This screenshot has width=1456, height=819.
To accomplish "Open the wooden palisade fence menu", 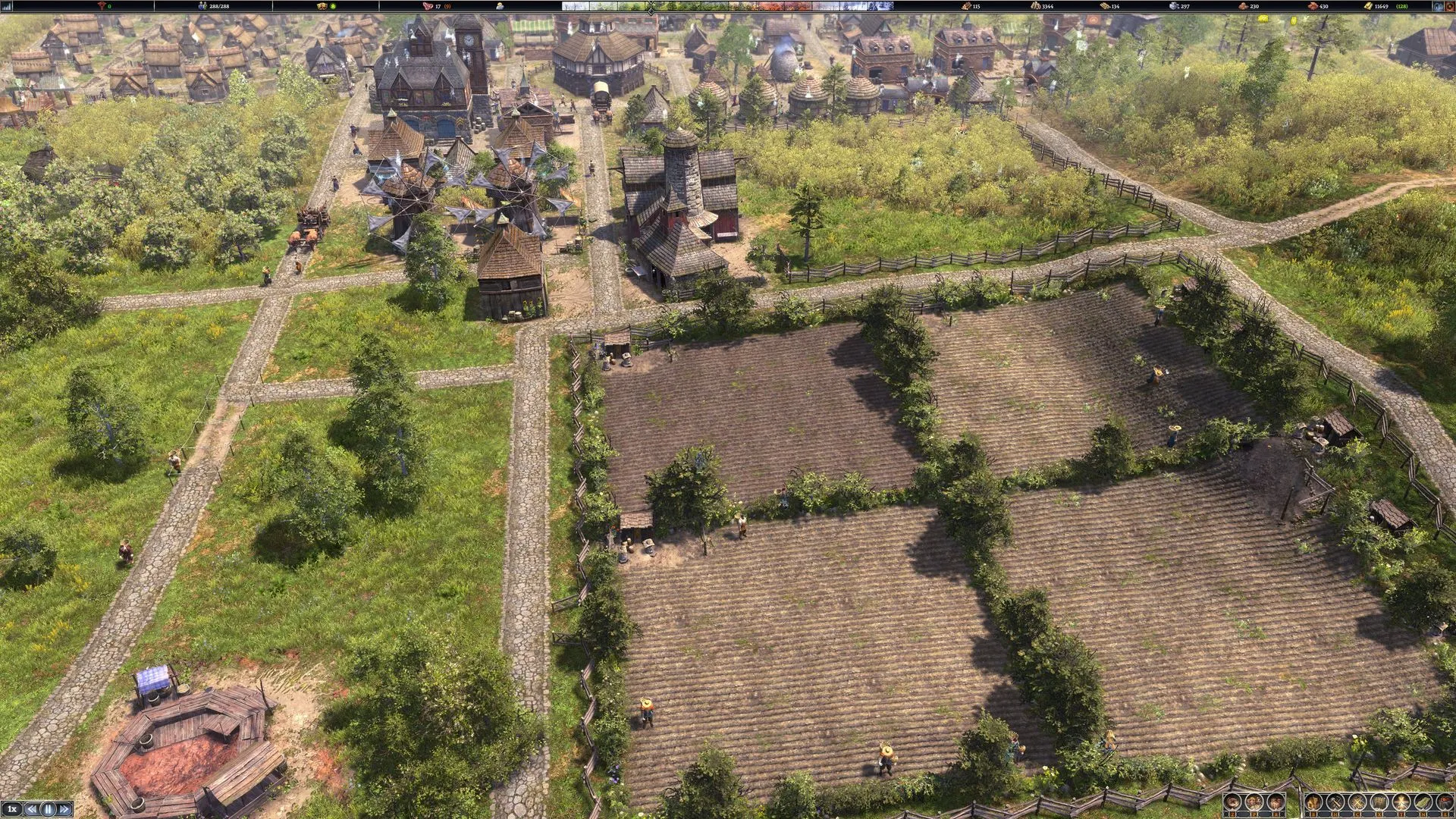I will [x=1379, y=802].
